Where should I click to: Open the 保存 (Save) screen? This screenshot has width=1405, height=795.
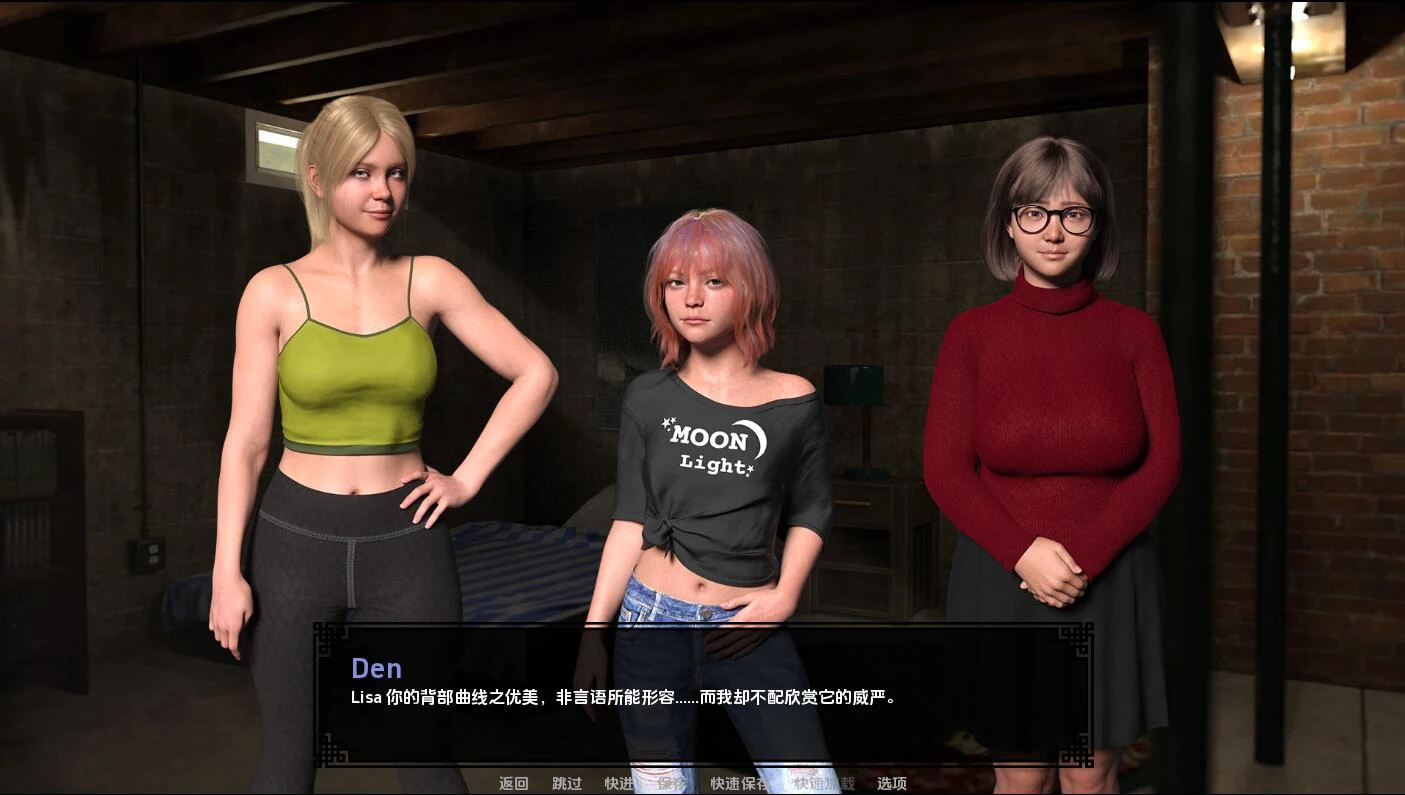[x=671, y=783]
